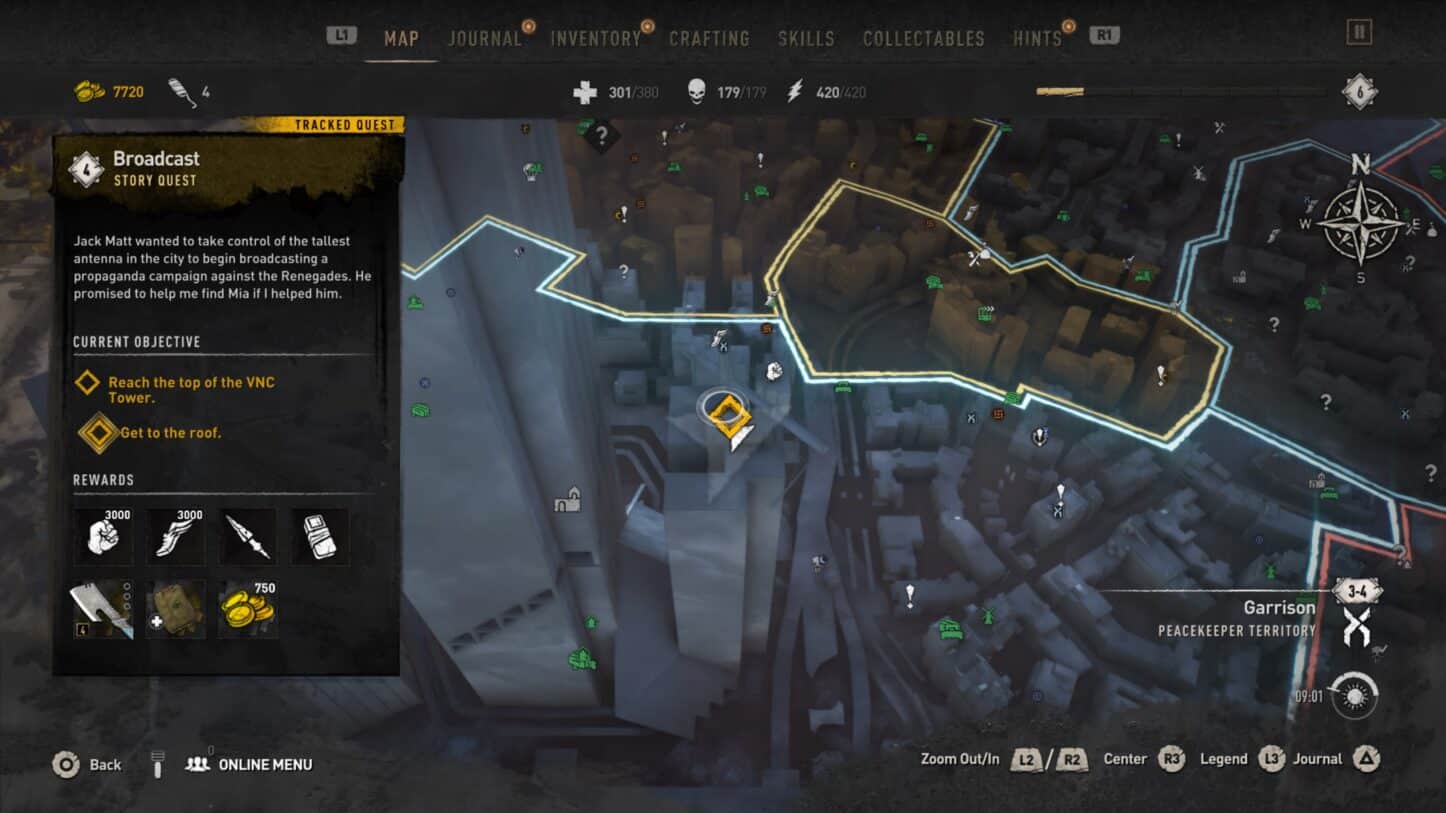Show the Collectables tab
The width and height of the screenshot is (1446, 813).
923,39
